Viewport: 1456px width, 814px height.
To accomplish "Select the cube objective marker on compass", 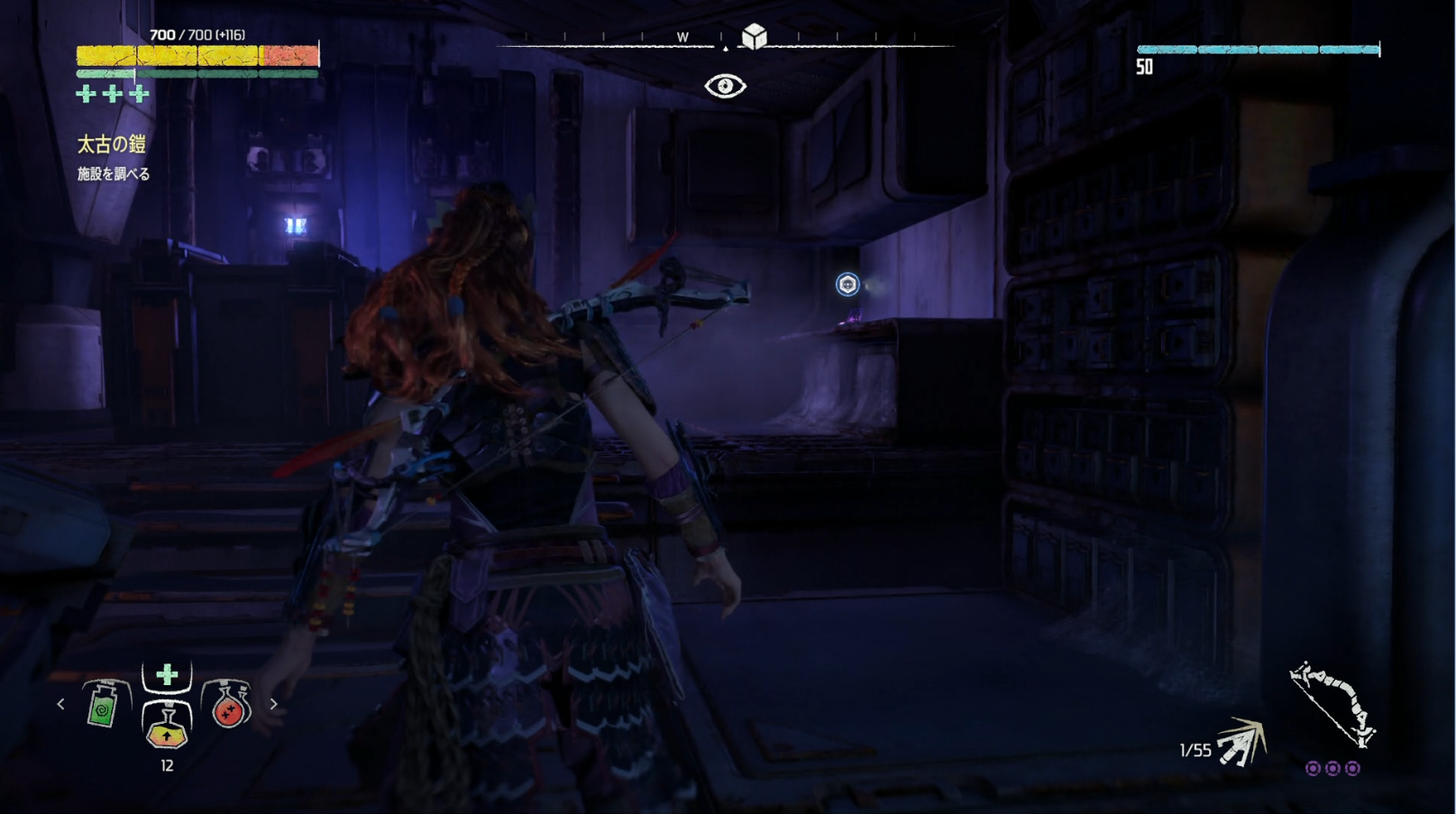I will point(754,36).
